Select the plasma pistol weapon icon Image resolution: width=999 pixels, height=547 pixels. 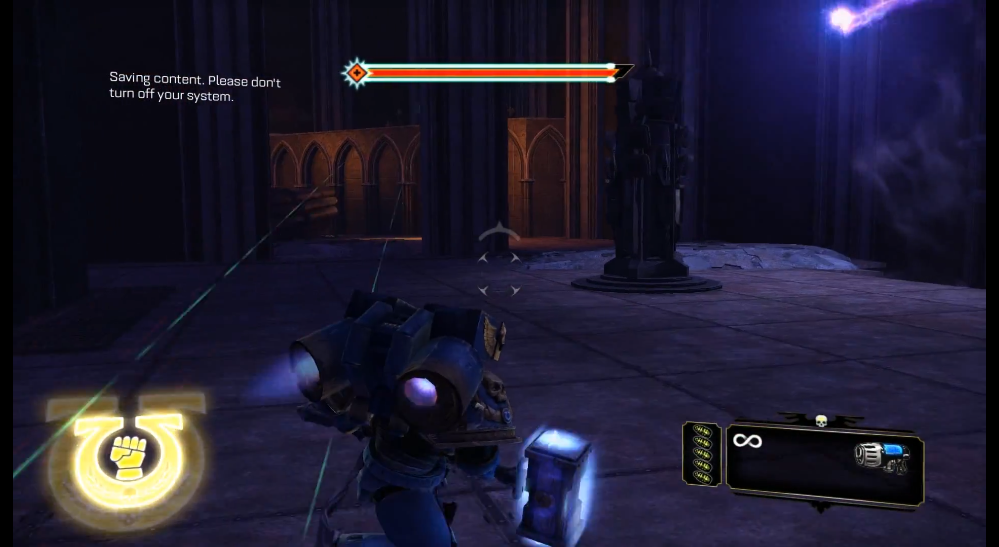[x=880, y=455]
